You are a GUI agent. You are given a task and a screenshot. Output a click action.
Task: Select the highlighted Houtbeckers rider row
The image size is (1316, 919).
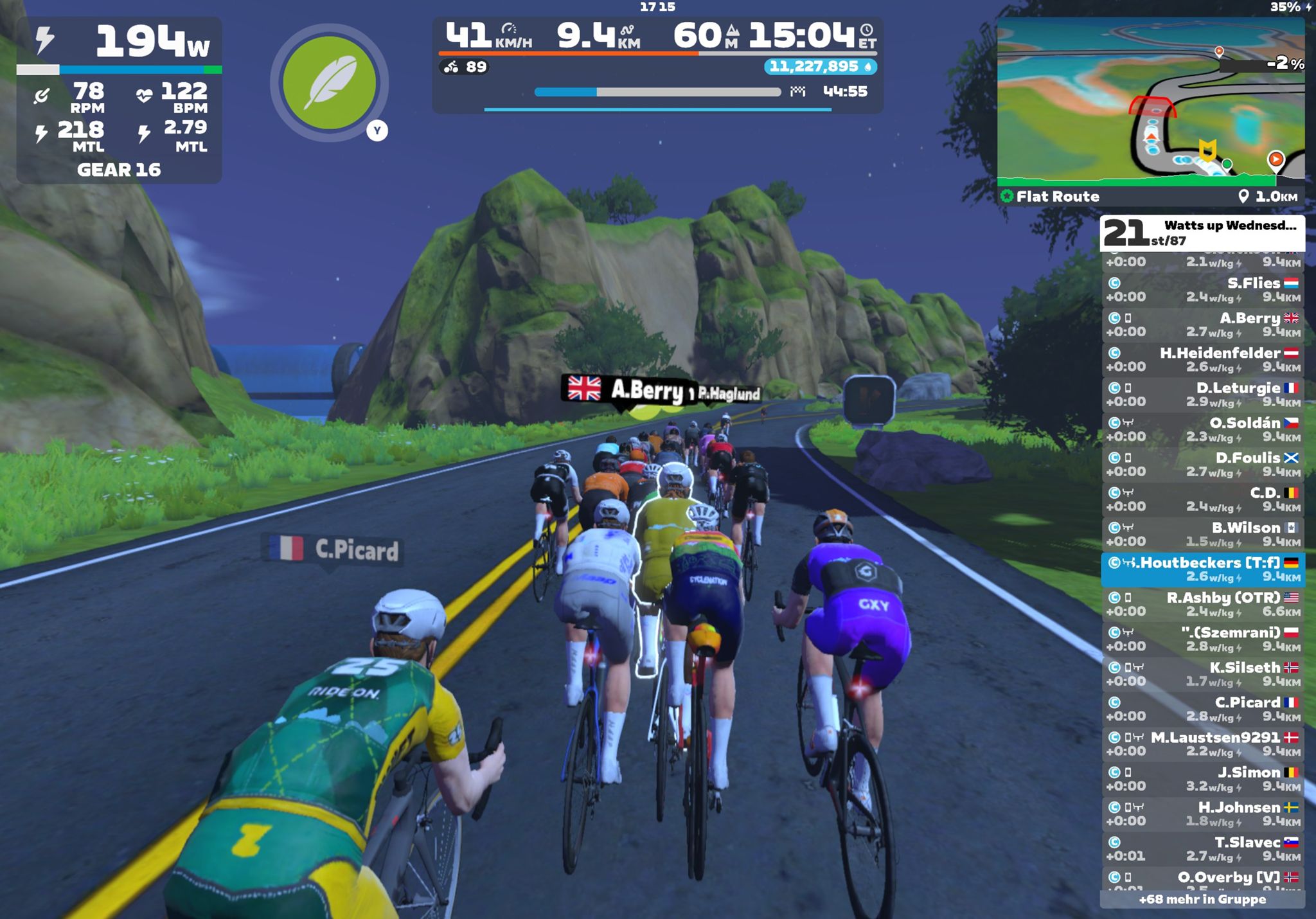[x=1202, y=569]
